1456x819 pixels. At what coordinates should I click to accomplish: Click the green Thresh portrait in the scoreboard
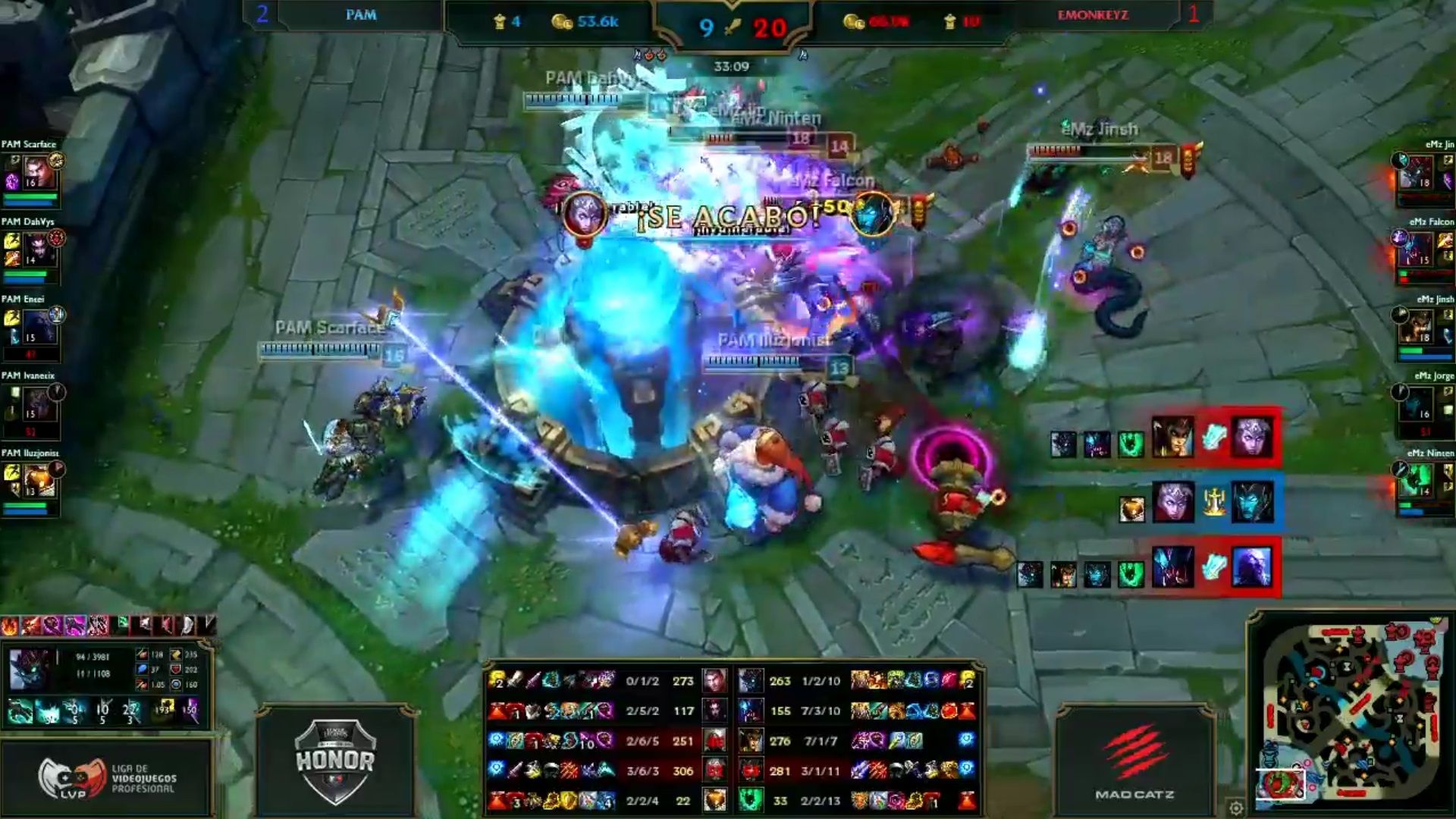click(x=751, y=800)
